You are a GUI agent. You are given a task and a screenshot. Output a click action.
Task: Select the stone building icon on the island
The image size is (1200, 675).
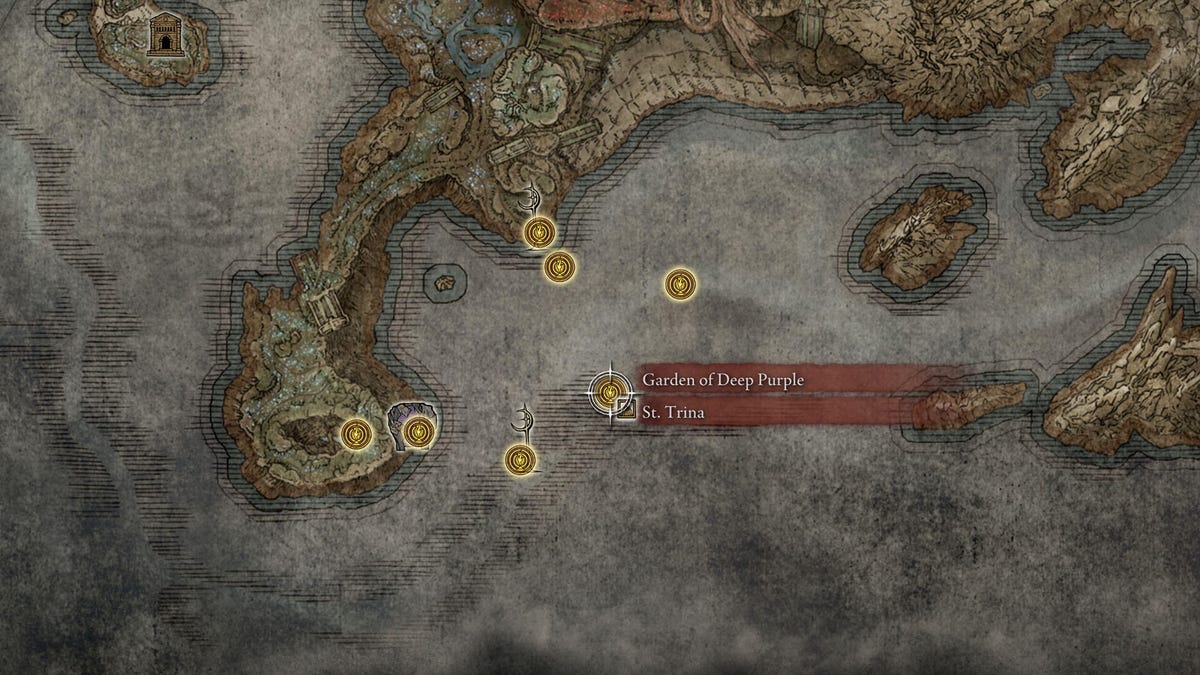tap(161, 36)
